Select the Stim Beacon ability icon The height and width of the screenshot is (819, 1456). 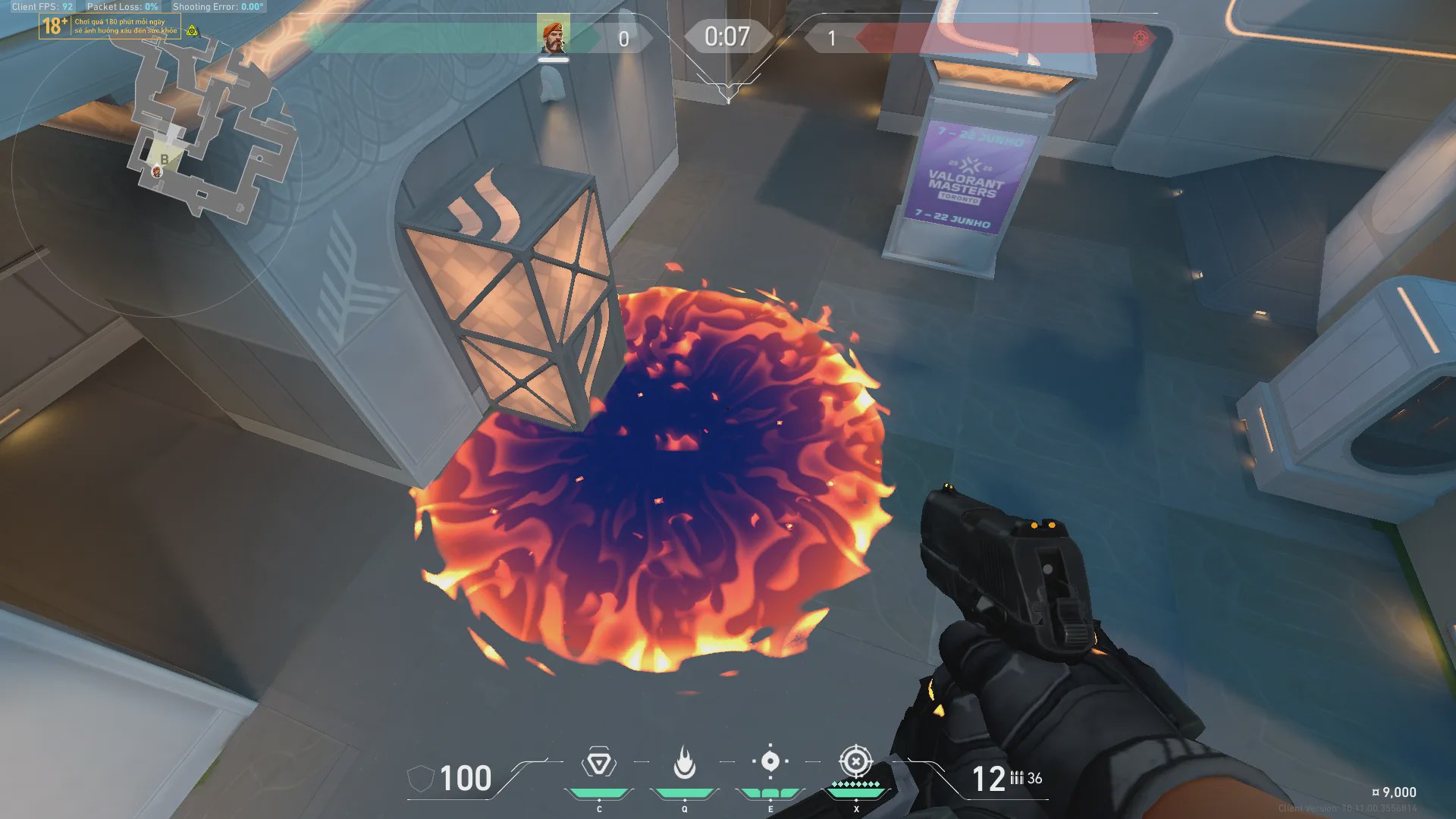[x=598, y=763]
